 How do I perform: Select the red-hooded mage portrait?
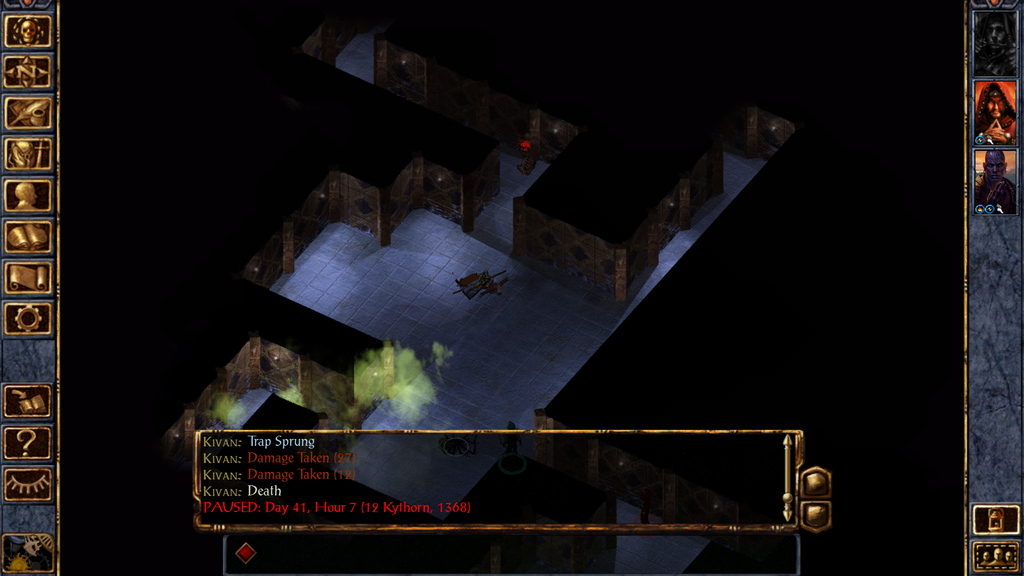tap(995, 112)
